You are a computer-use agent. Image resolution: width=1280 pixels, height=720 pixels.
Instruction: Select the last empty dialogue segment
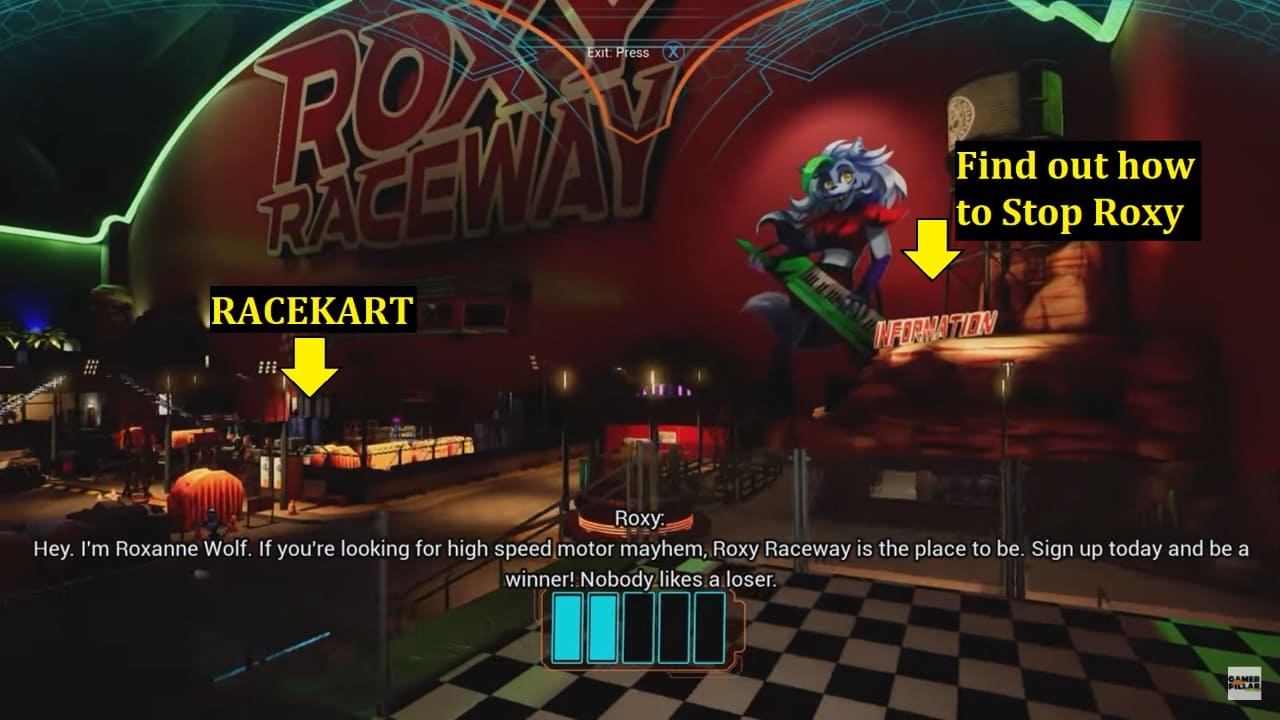(709, 630)
